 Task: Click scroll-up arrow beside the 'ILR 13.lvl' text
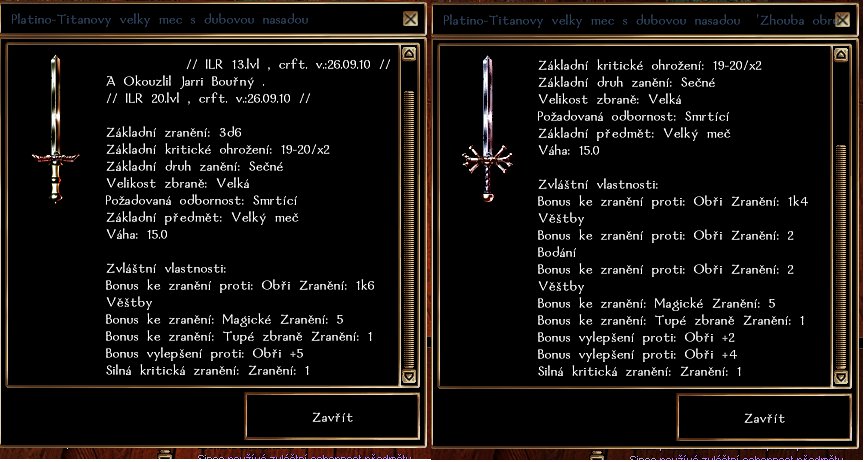pos(407,58)
